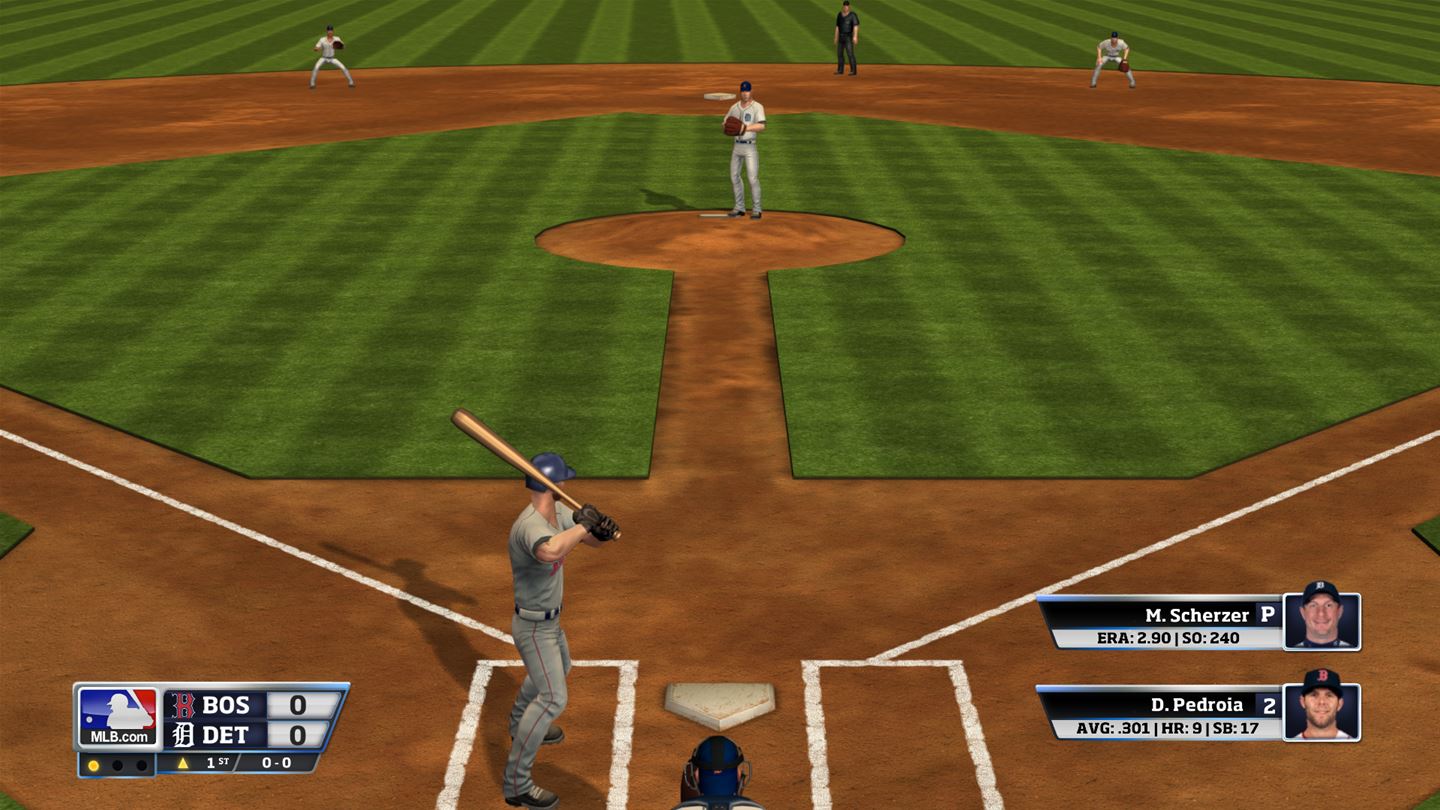Expand the BOS score row
The height and width of the screenshot is (810, 1440).
tap(232, 703)
